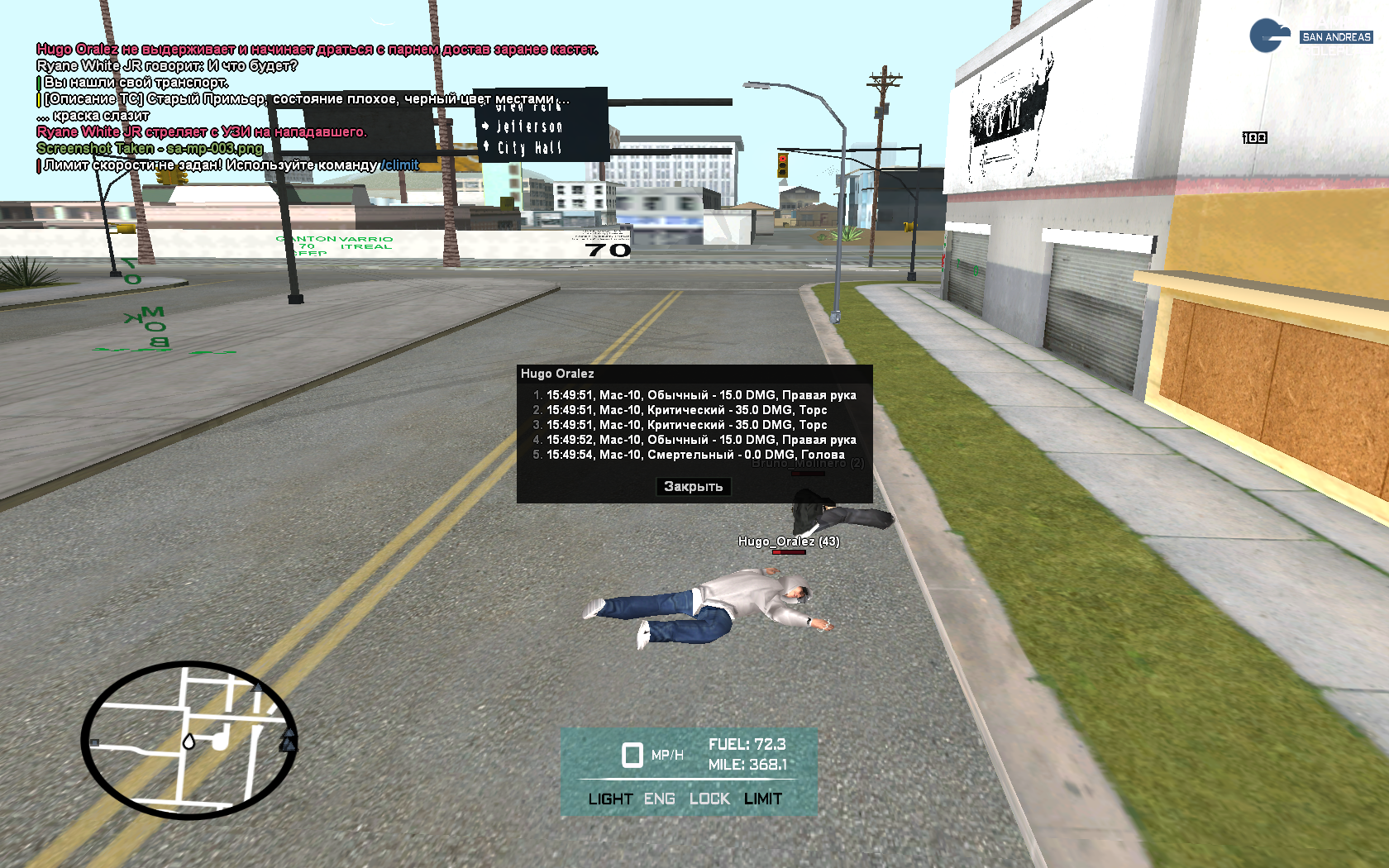Toggle the LIGHT vehicle indicator
1389x868 pixels.
click(610, 799)
